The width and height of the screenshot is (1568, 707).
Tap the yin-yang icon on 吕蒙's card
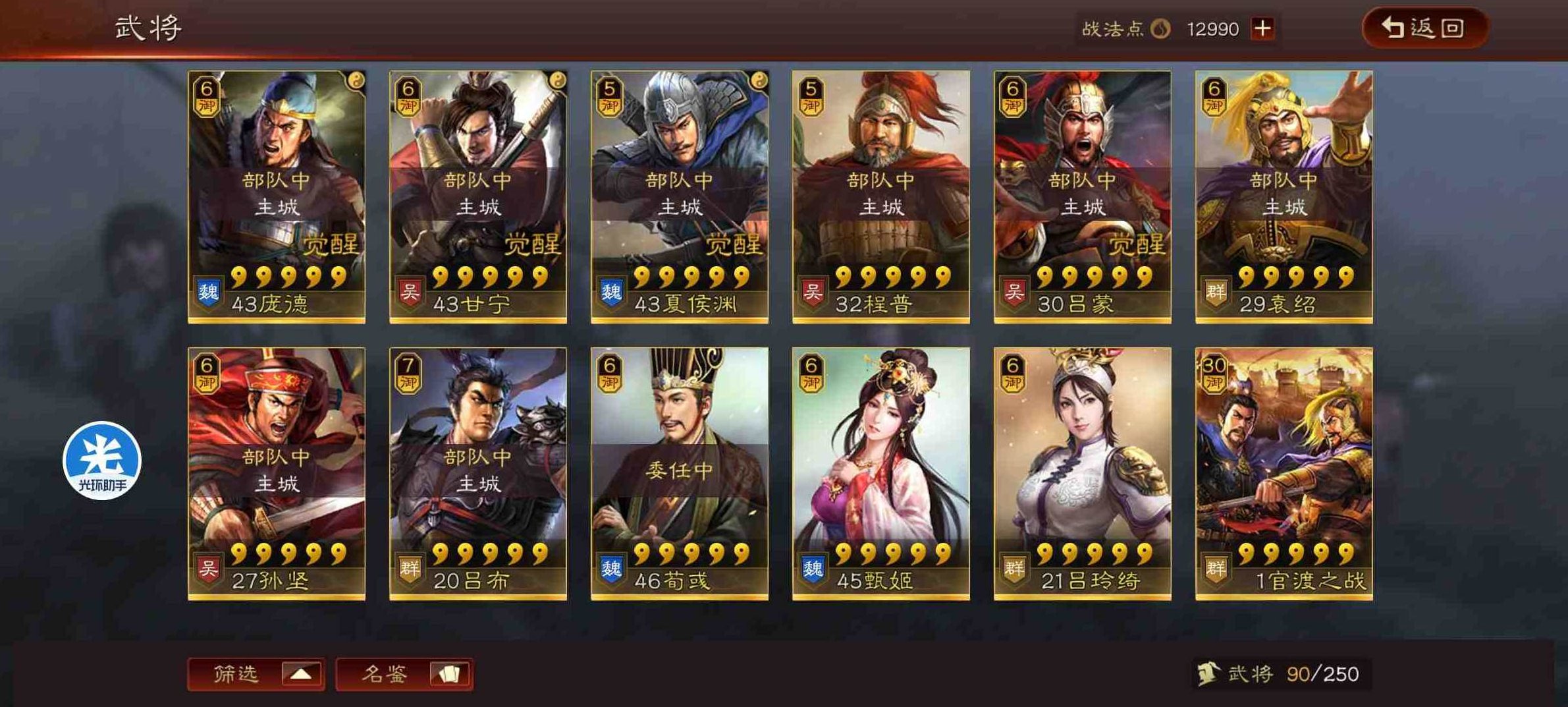pos(1160,79)
